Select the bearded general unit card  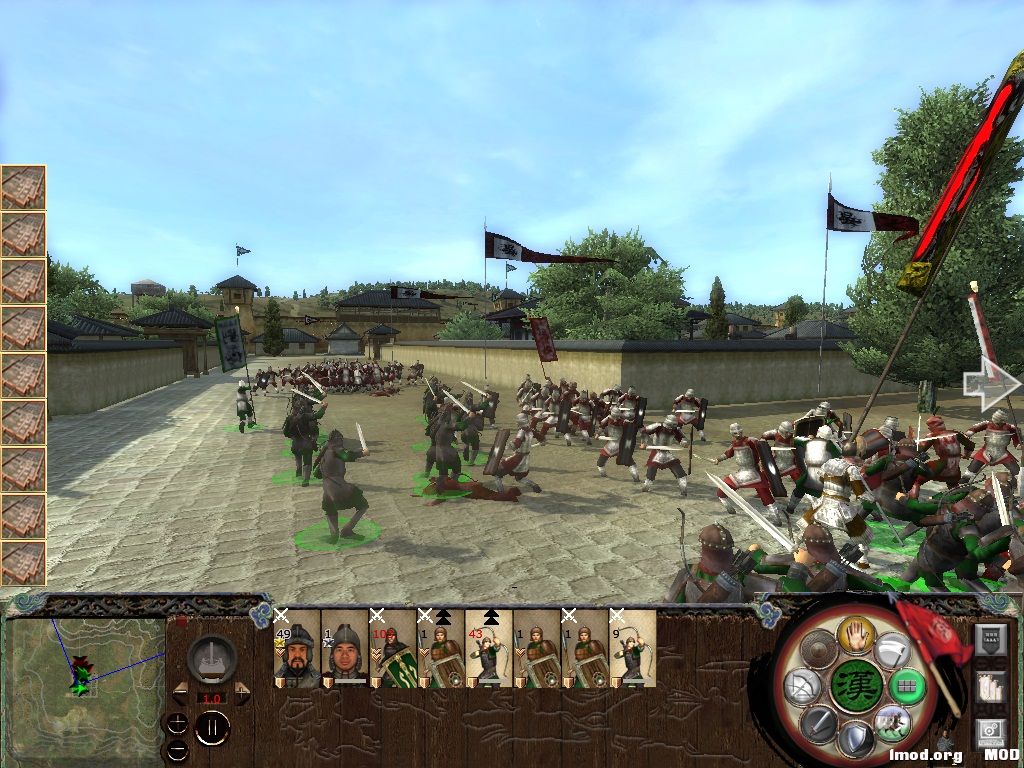coord(298,649)
